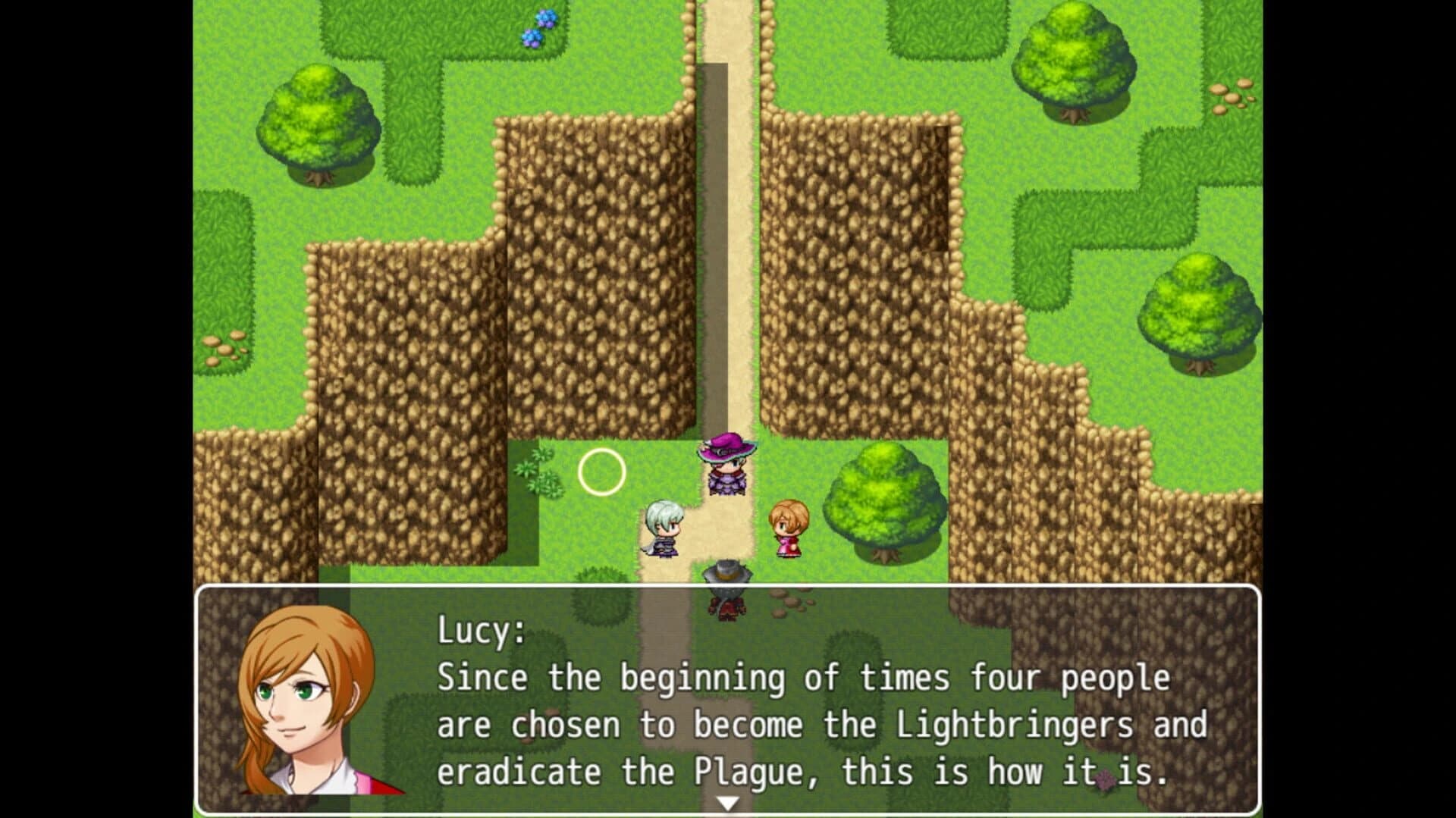Image resolution: width=1456 pixels, height=818 pixels.
Task: Click the speaker name Lucy in the dialogue
Action: pyautogui.click(x=478, y=630)
